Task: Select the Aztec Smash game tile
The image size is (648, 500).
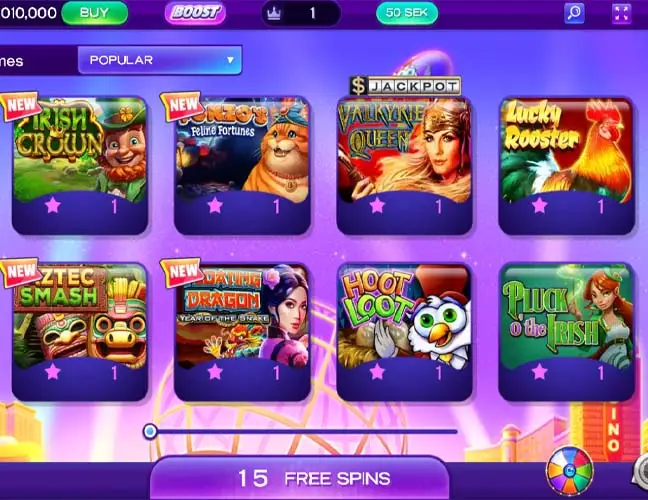Action: (79, 316)
